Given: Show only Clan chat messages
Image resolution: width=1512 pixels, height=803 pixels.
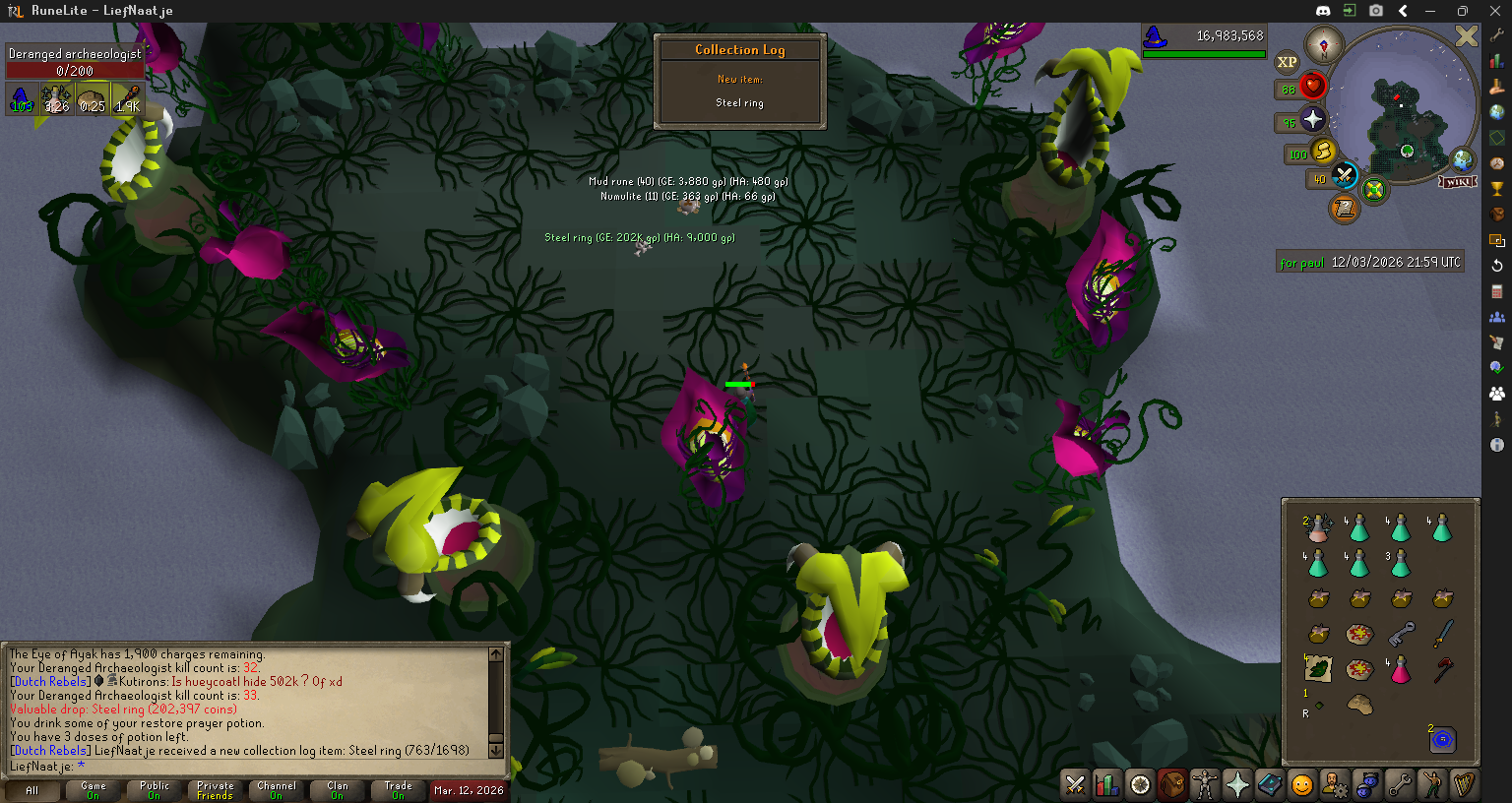Looking at the screenshot, I should click(338, 790).
